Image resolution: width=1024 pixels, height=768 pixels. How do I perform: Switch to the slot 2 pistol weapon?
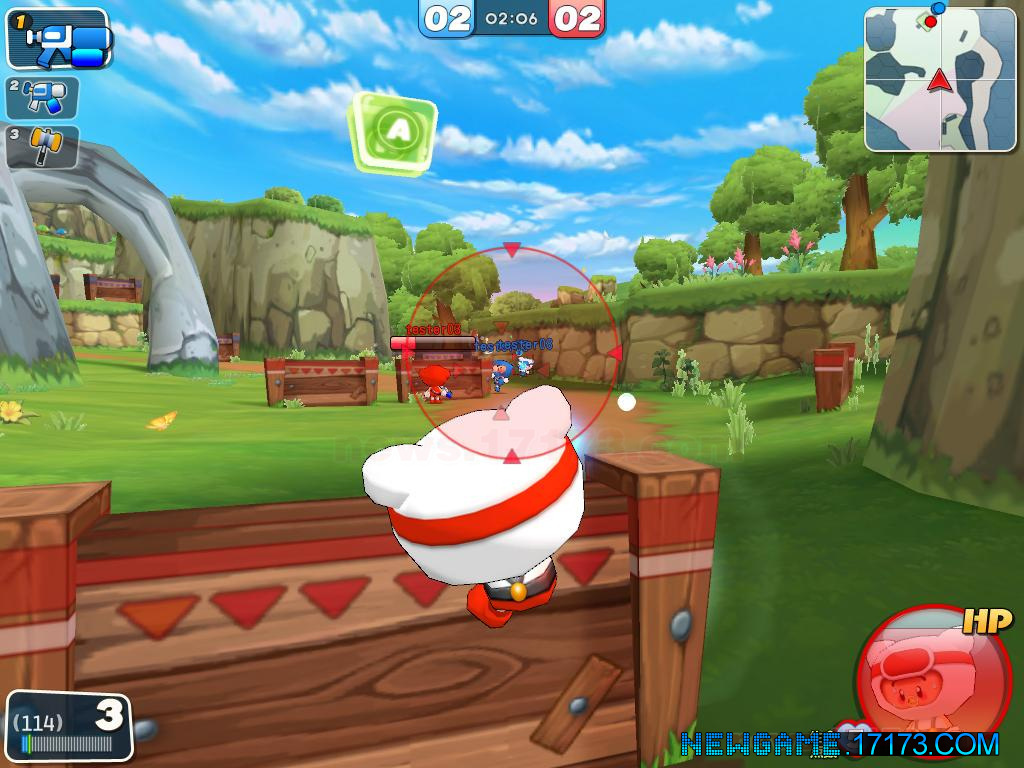pos(42,98)
